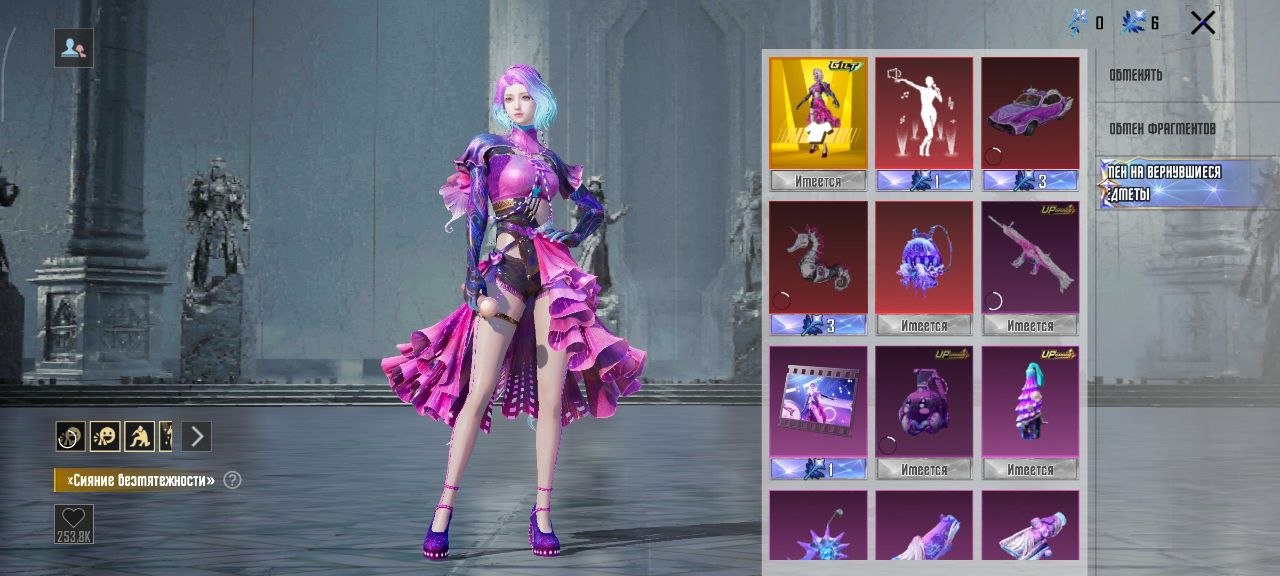Image resolution: width=1280 pixels, height=576 pixels.
Task: Choose the purple rifle weapon skin
Action: coord(1030,258)
